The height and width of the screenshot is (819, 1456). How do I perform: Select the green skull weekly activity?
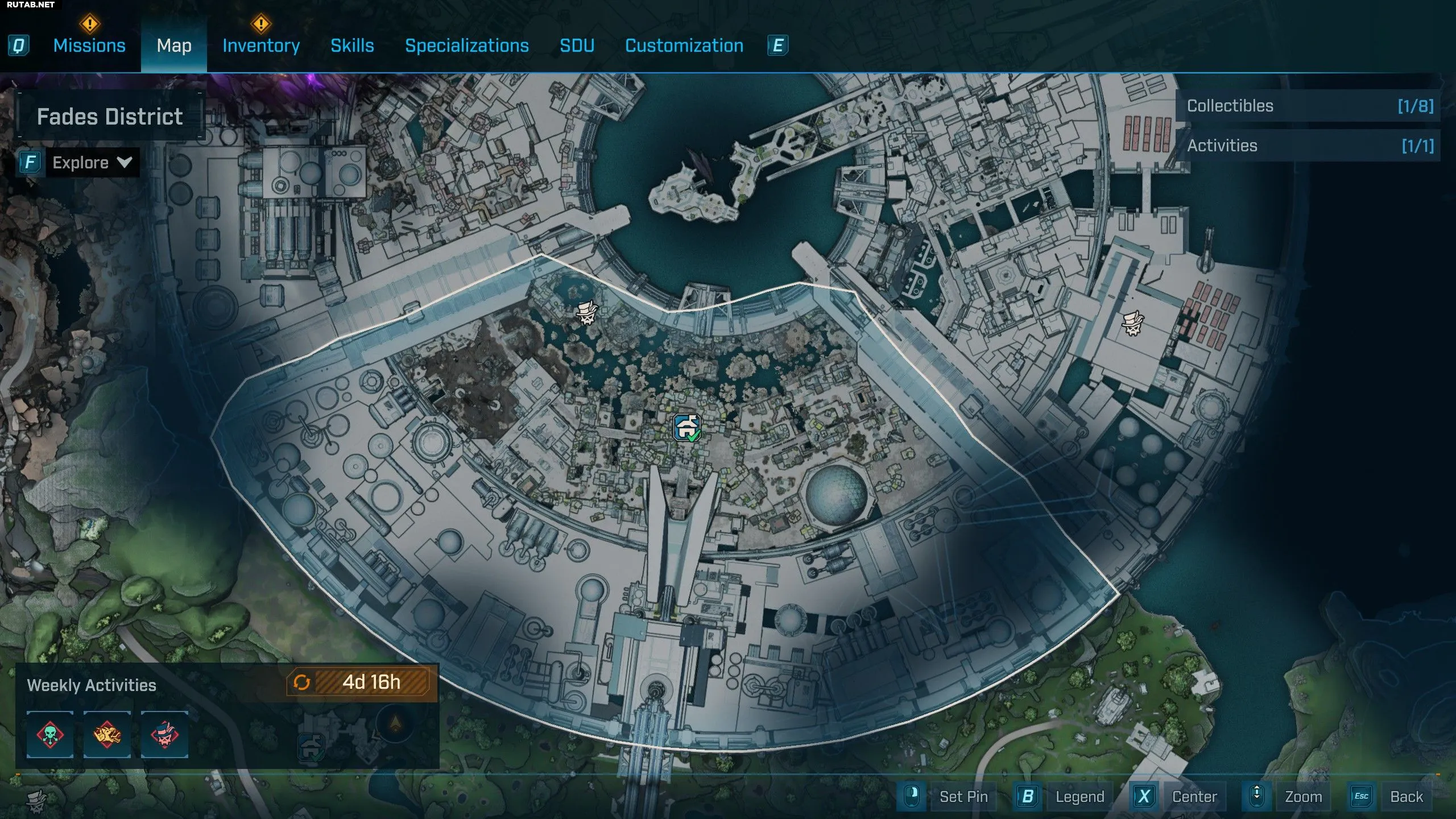(x=50, y=734)
